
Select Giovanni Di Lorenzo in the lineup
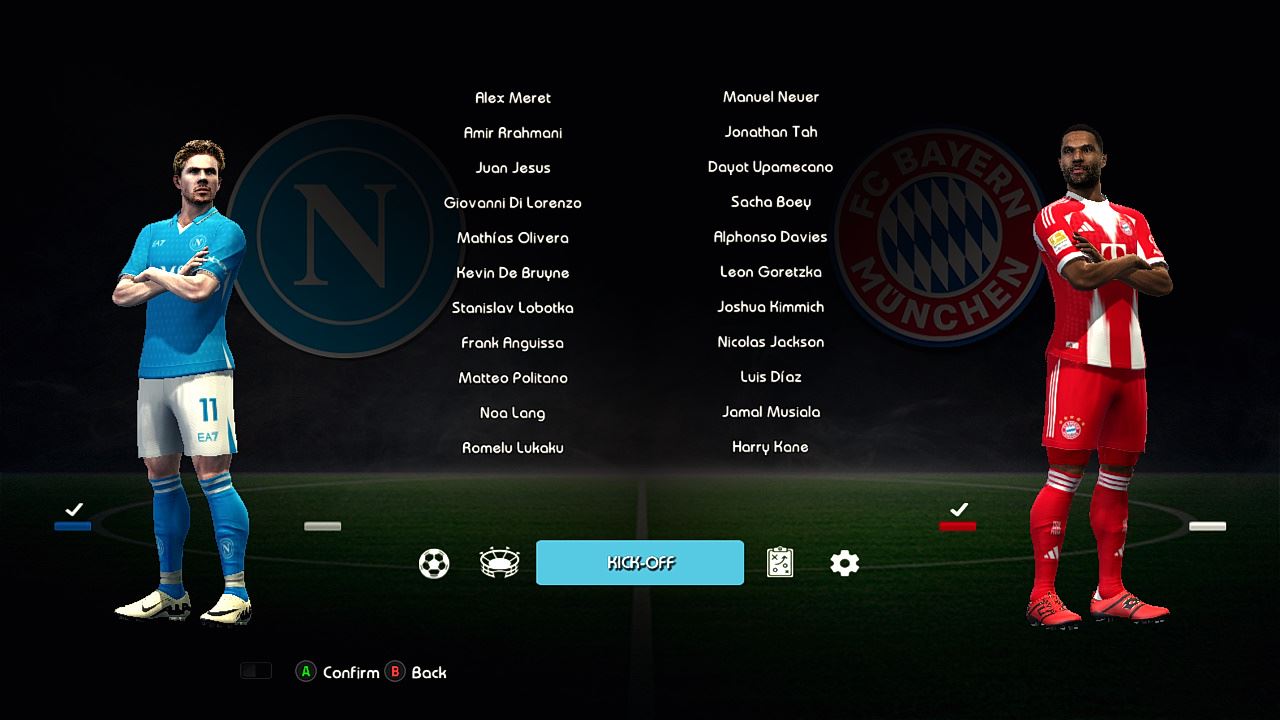pyautogui.click(x=513, y=203)
